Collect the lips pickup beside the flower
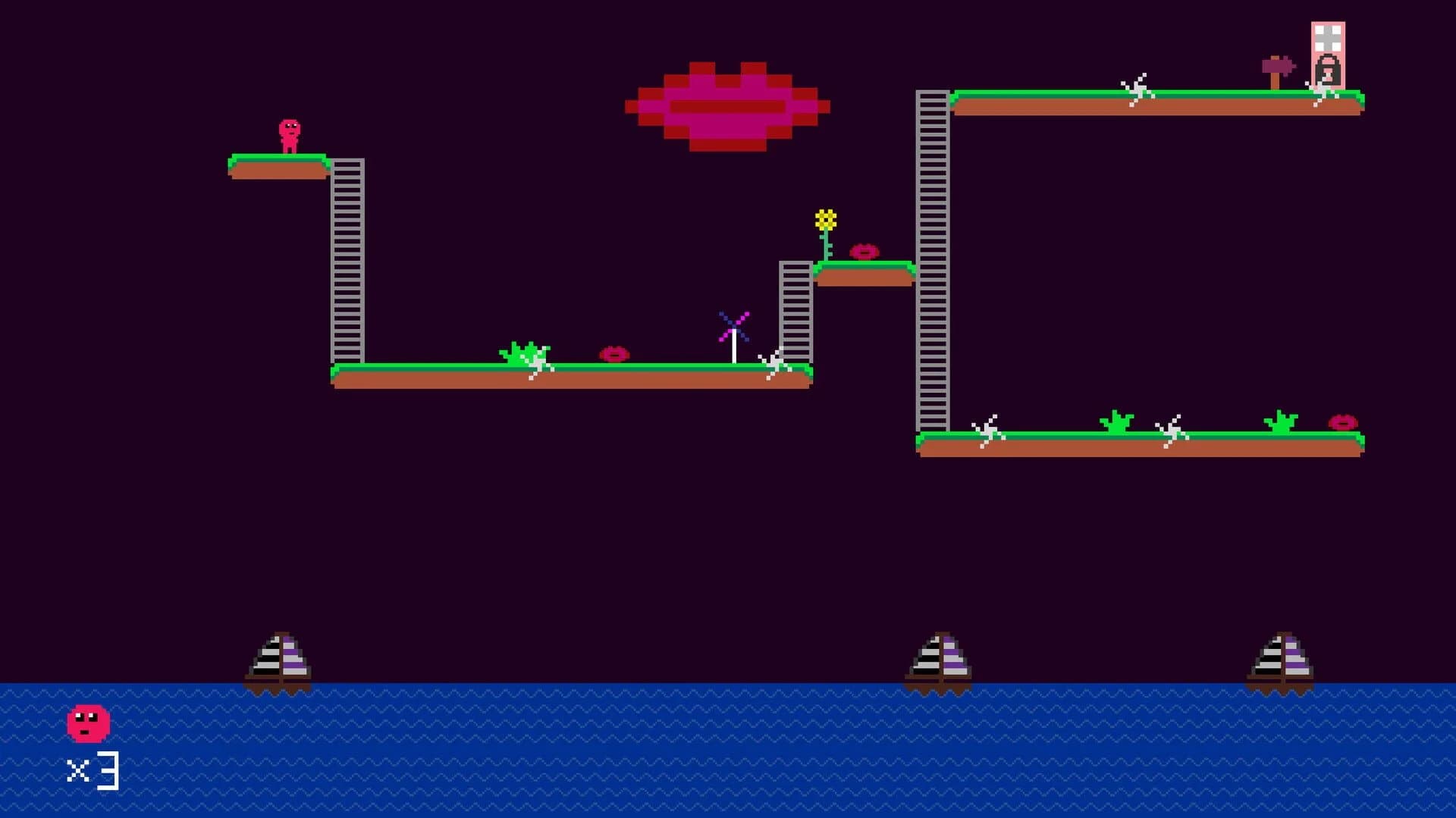Viewport: 1456px width, 818px height. [x=864, y=250]
